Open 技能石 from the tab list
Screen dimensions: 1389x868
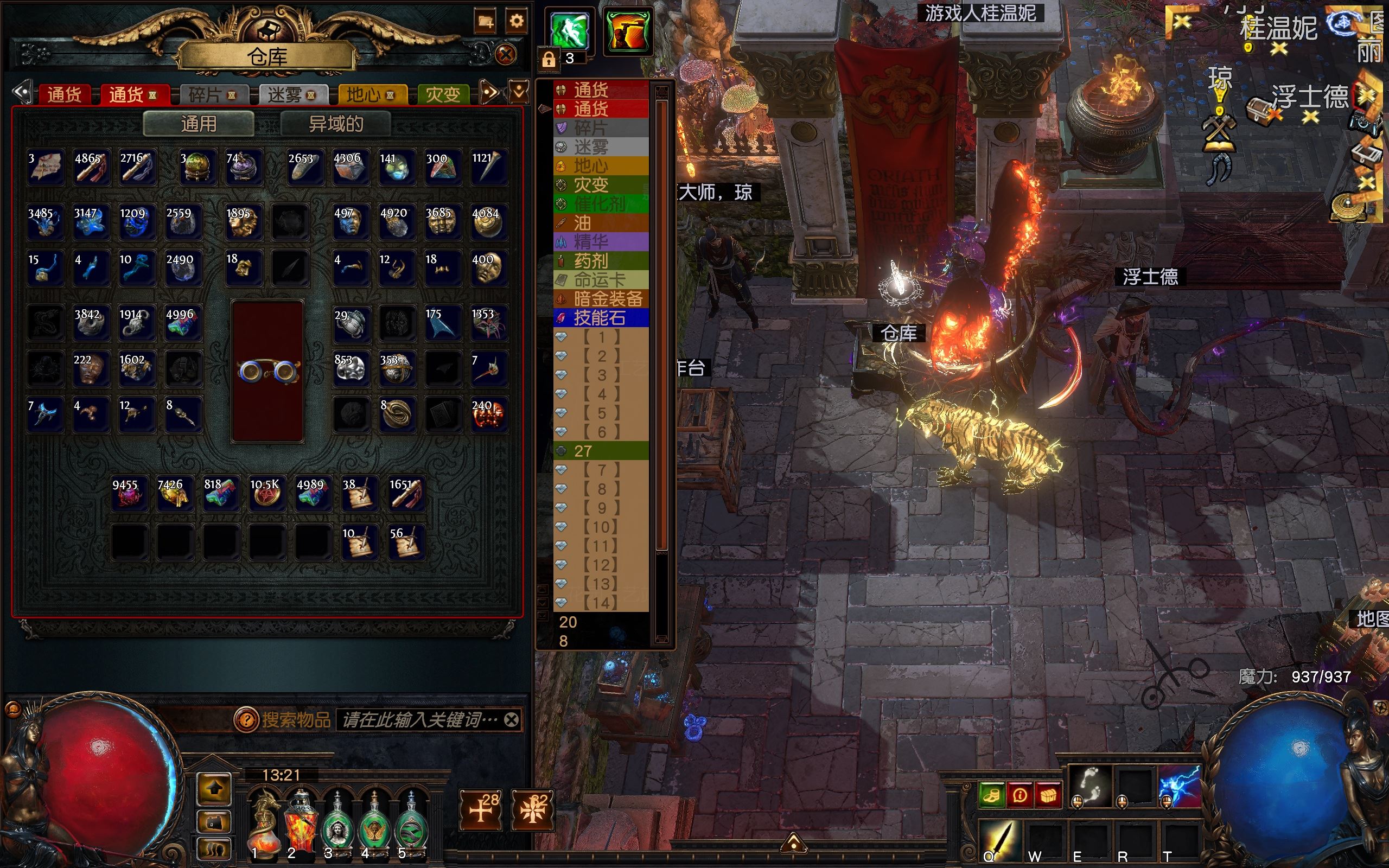pos(600,318)
